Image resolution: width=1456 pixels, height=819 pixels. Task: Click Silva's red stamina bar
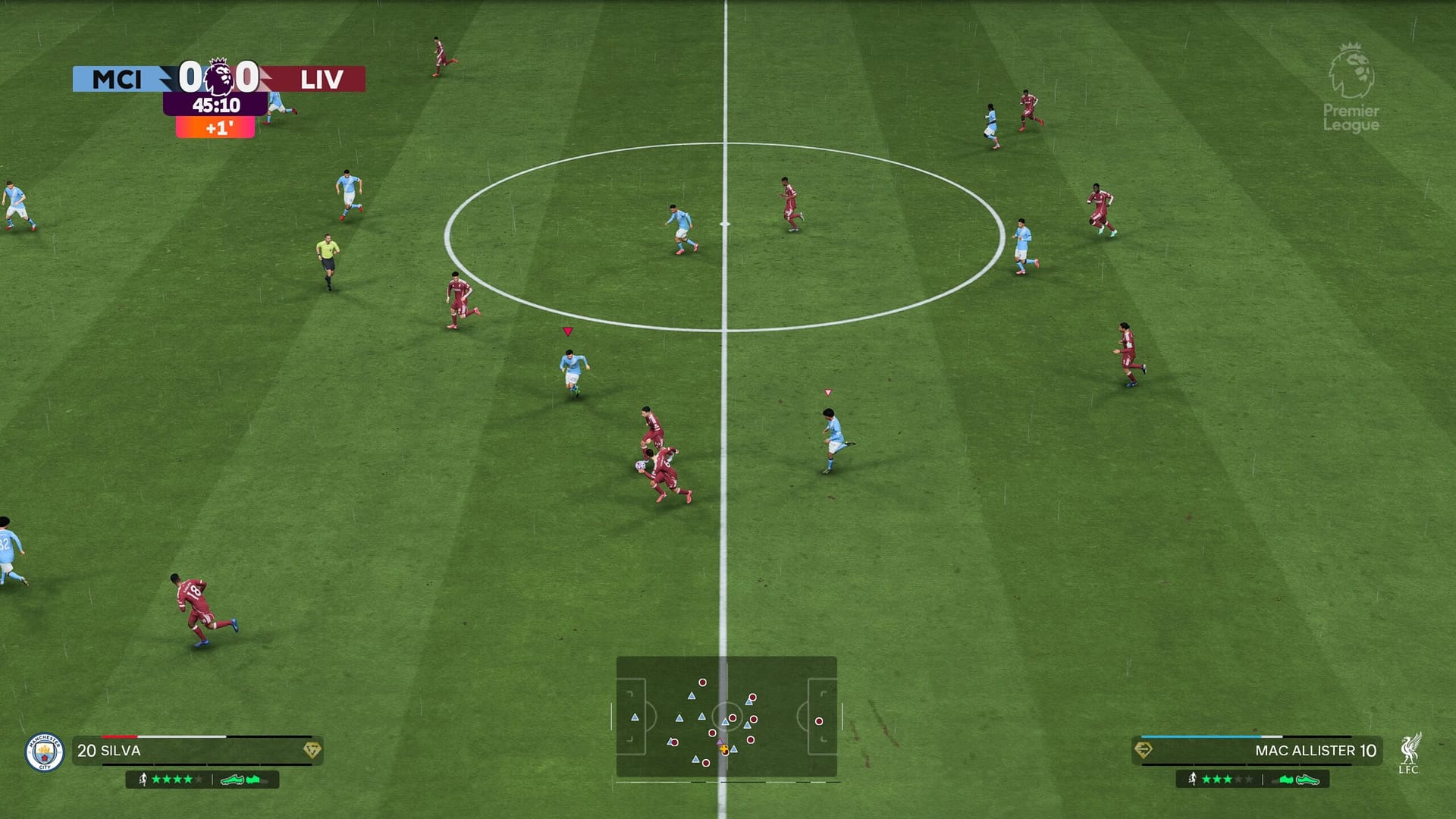pos(119,736)
